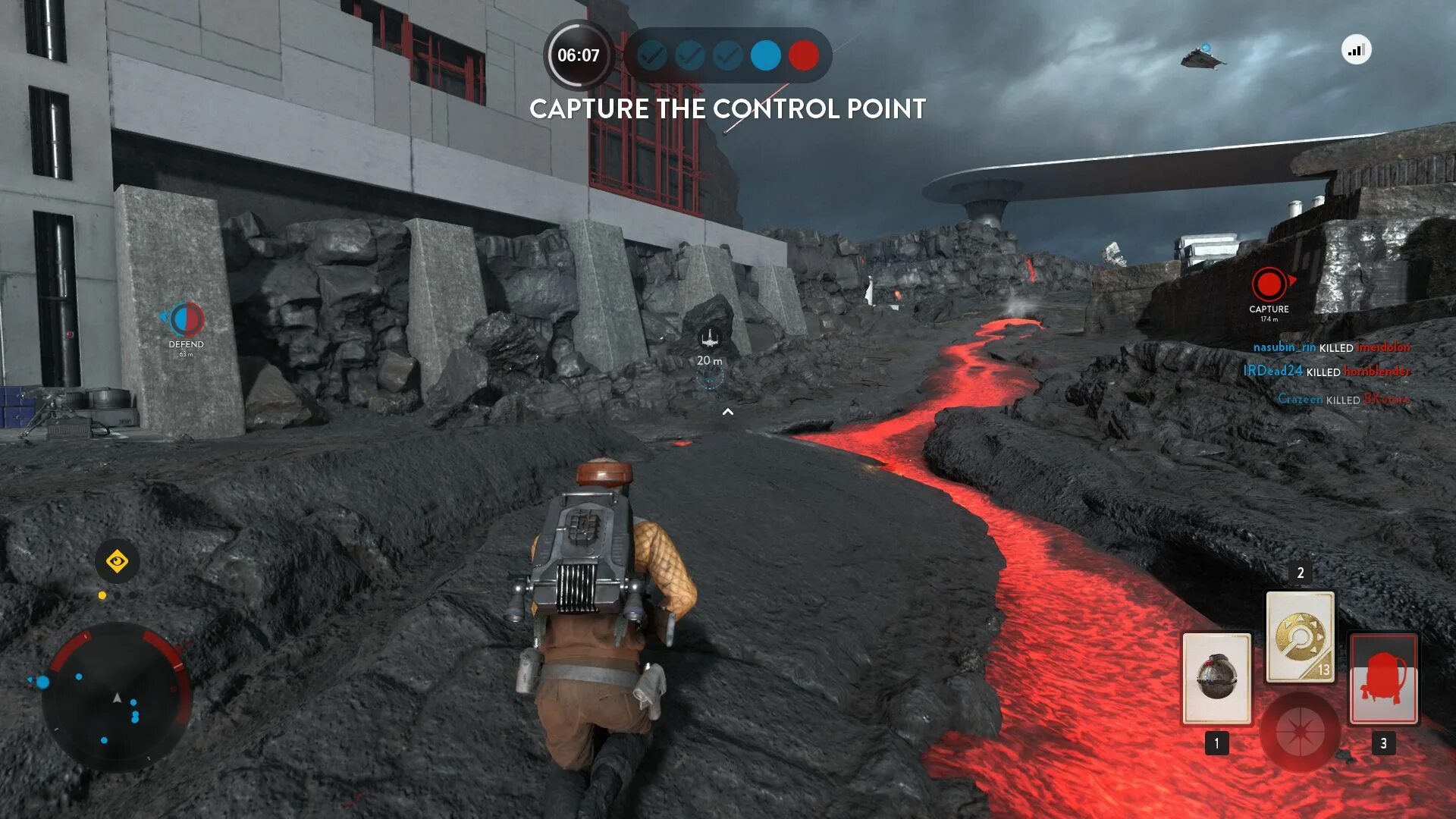Image resolution: width=1456 pixels, height=819 pixels.
Task: Select the bright blue control point indicator
Action: (x=765, y=55)
